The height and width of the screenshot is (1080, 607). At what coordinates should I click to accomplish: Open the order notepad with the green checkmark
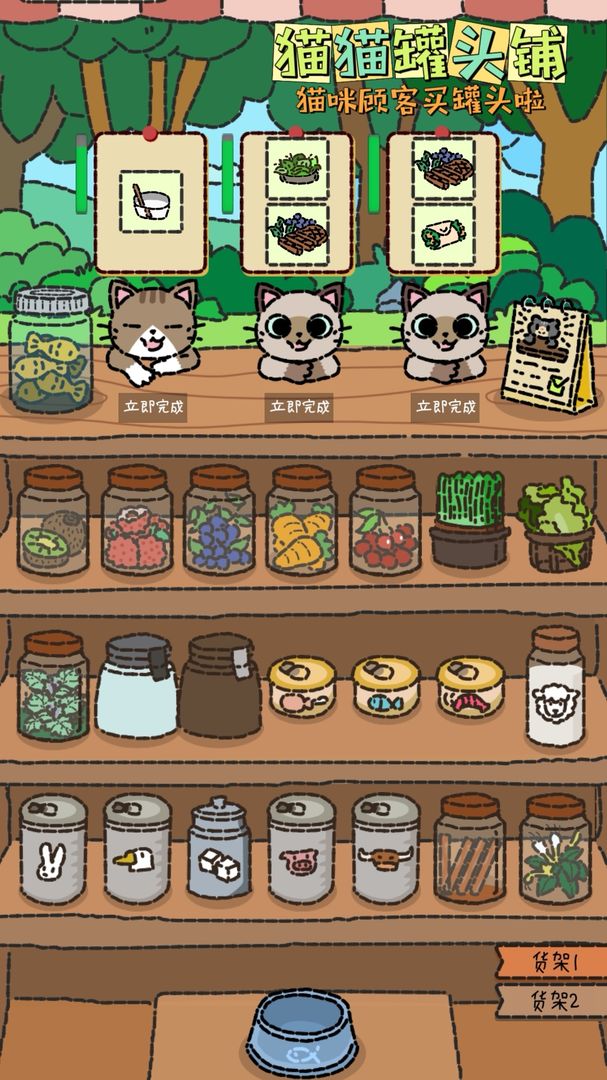(548, 357)
